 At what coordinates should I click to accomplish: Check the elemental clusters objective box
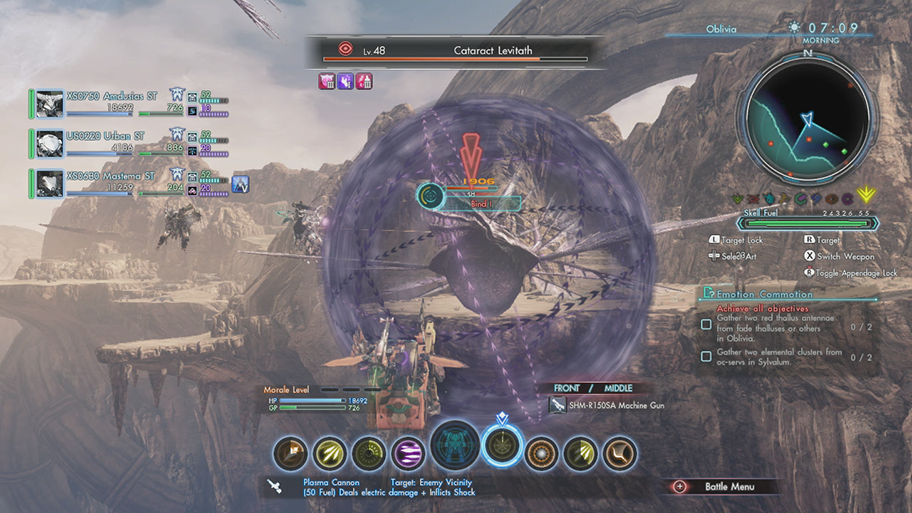point(707,356)
